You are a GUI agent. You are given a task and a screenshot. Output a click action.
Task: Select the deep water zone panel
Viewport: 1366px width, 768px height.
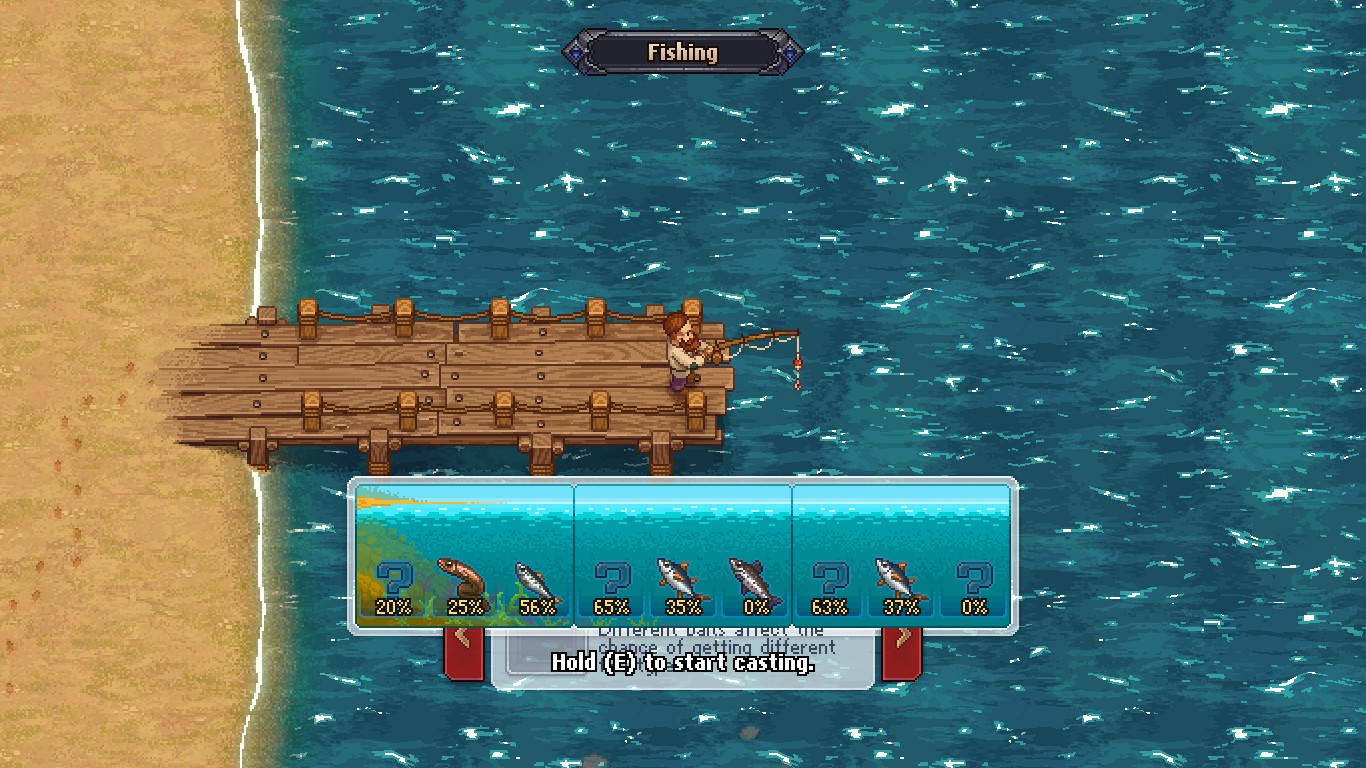pyautogui.click(x=899, y=520)
